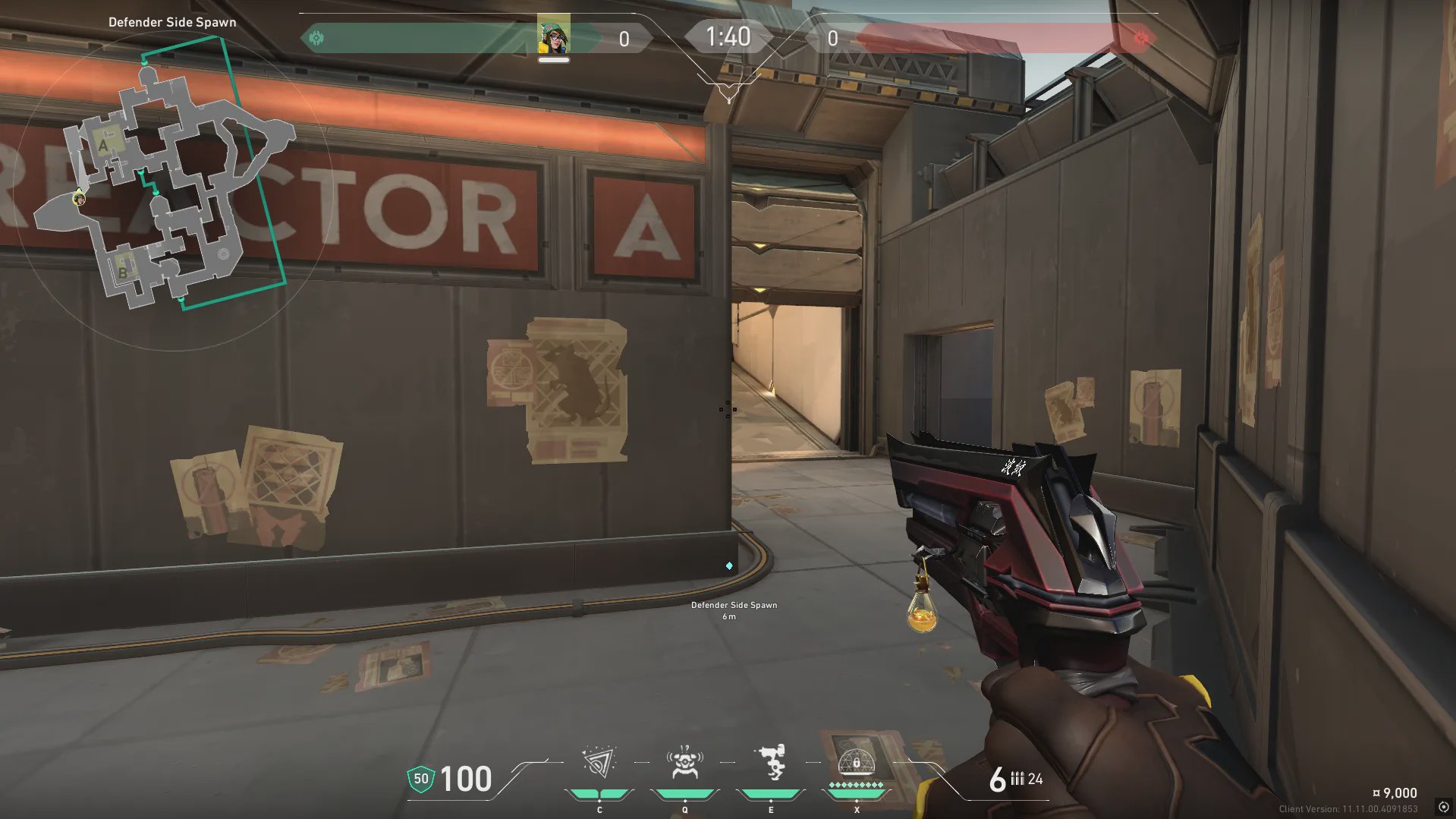Click the red attacker team emblem
Viewport: 1456px width, 819px height.
(1140, 38)
